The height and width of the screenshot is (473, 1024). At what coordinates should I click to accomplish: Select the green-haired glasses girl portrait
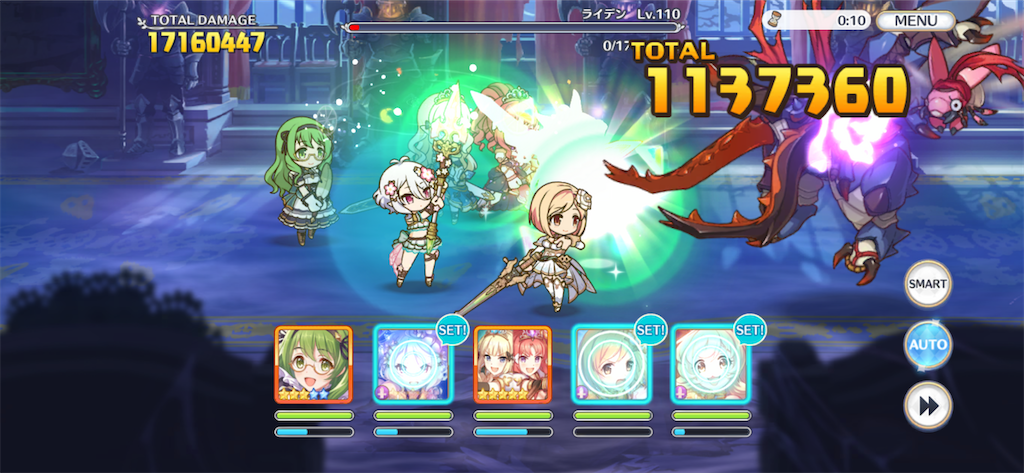(x=313, y=364)
